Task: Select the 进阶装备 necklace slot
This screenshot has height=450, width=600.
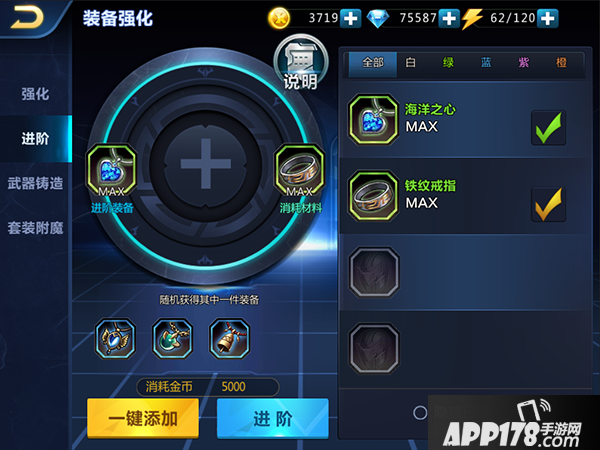Action: (111, 170)
